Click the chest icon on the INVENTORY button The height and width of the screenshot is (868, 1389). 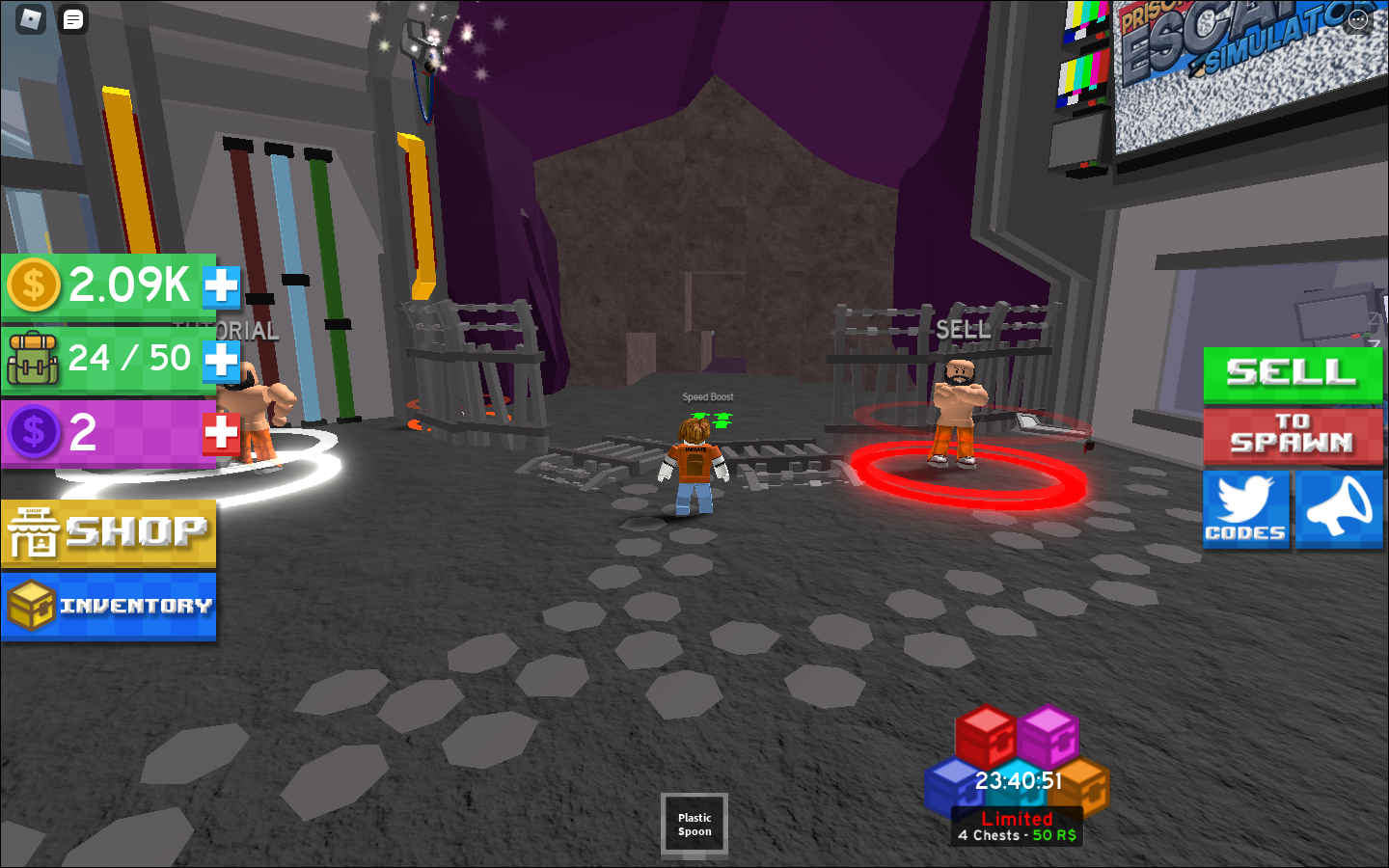32,606
